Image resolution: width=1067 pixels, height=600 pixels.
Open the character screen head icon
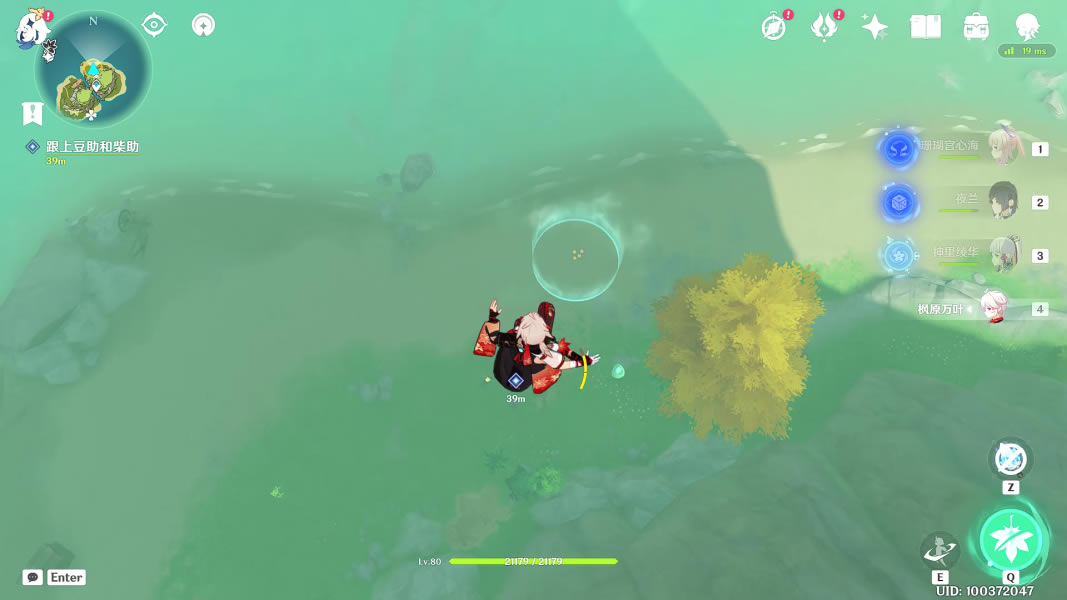[x=1026, y=26]
